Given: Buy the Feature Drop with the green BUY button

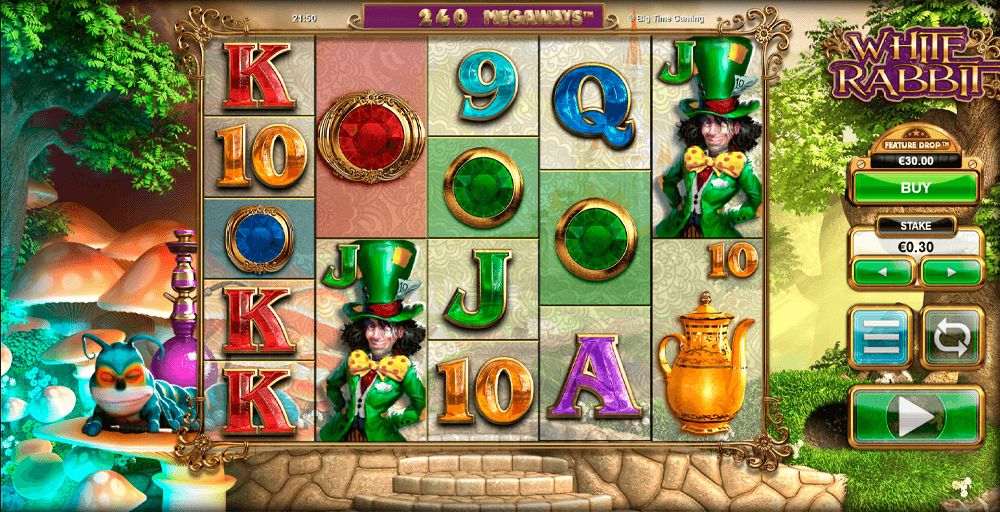Looking at the screenshot, I should pyautogui.click(x=914, y=188).
